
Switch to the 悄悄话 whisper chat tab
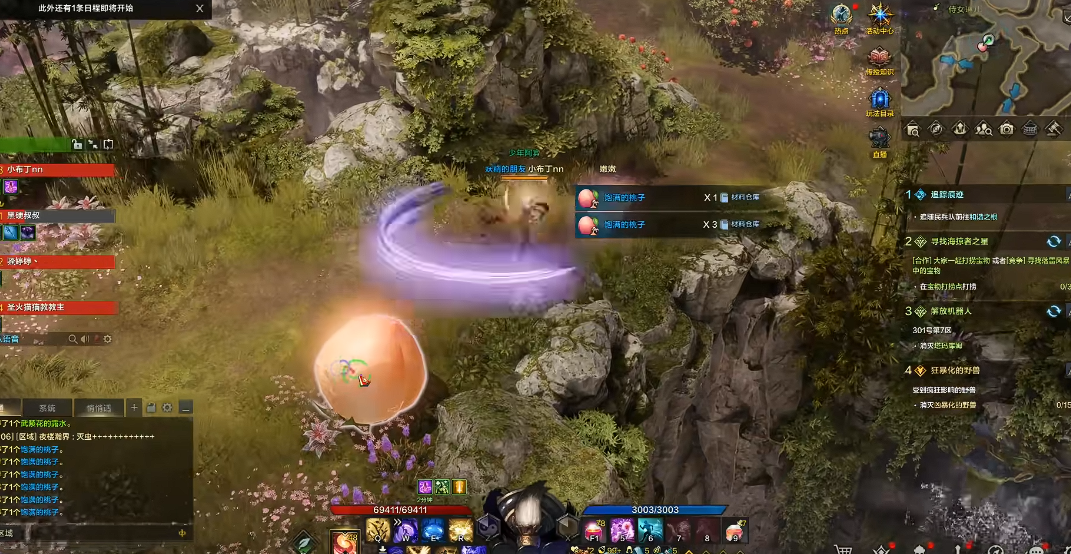click(97, 408)
